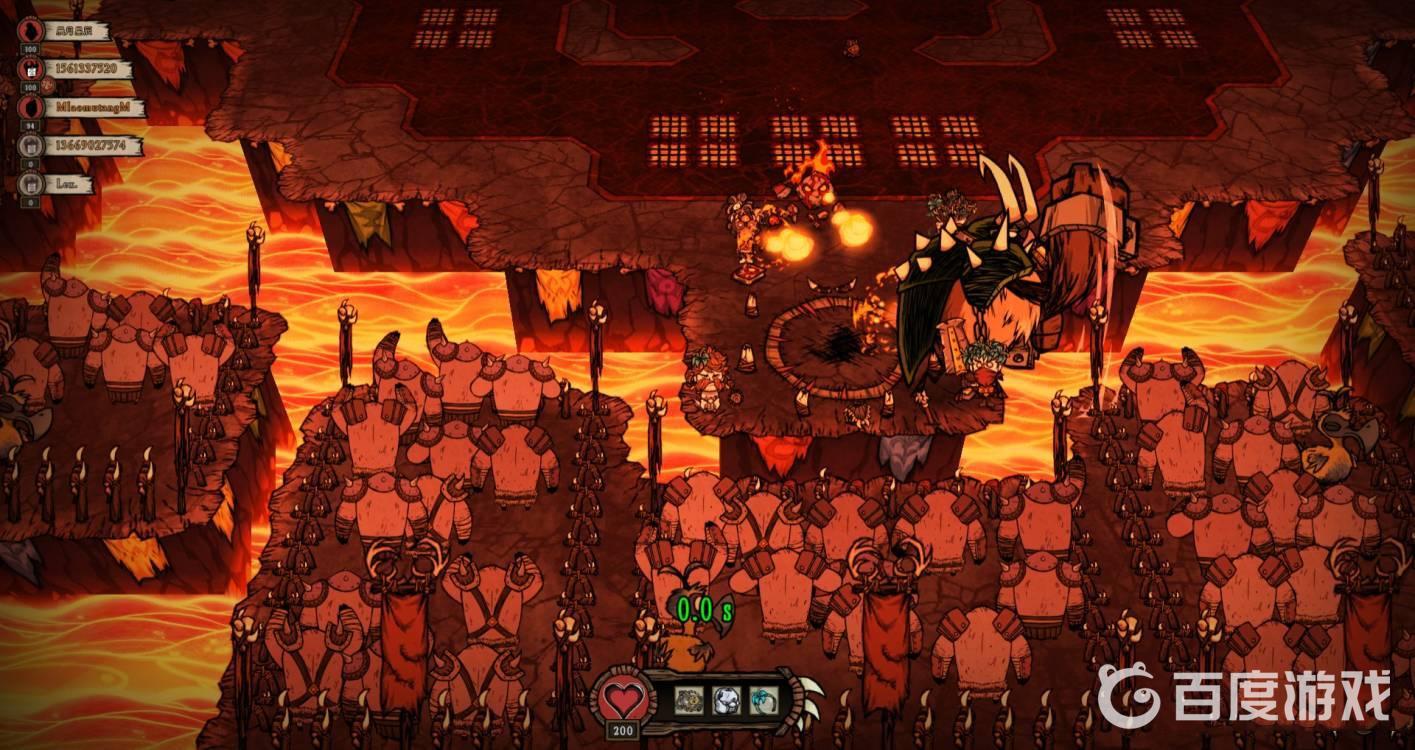Image resolution: width=1415 pixels, height=750 pixels.
Task: Select the blue-feathered item slot
Action: 764,699
